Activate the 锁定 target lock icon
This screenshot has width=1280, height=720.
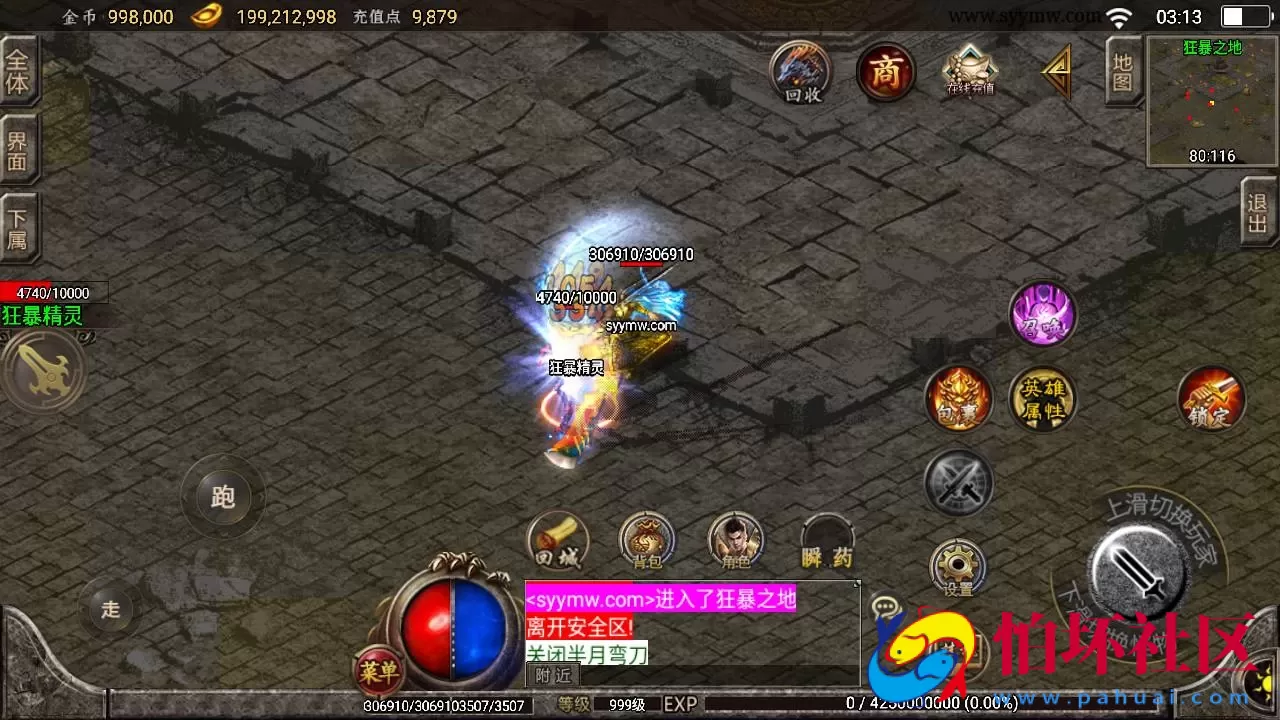[1212, 398]
